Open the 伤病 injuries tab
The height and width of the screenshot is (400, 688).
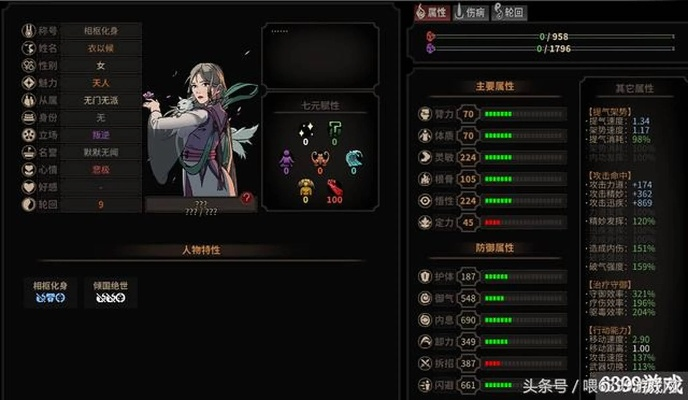tap(471, 12)
